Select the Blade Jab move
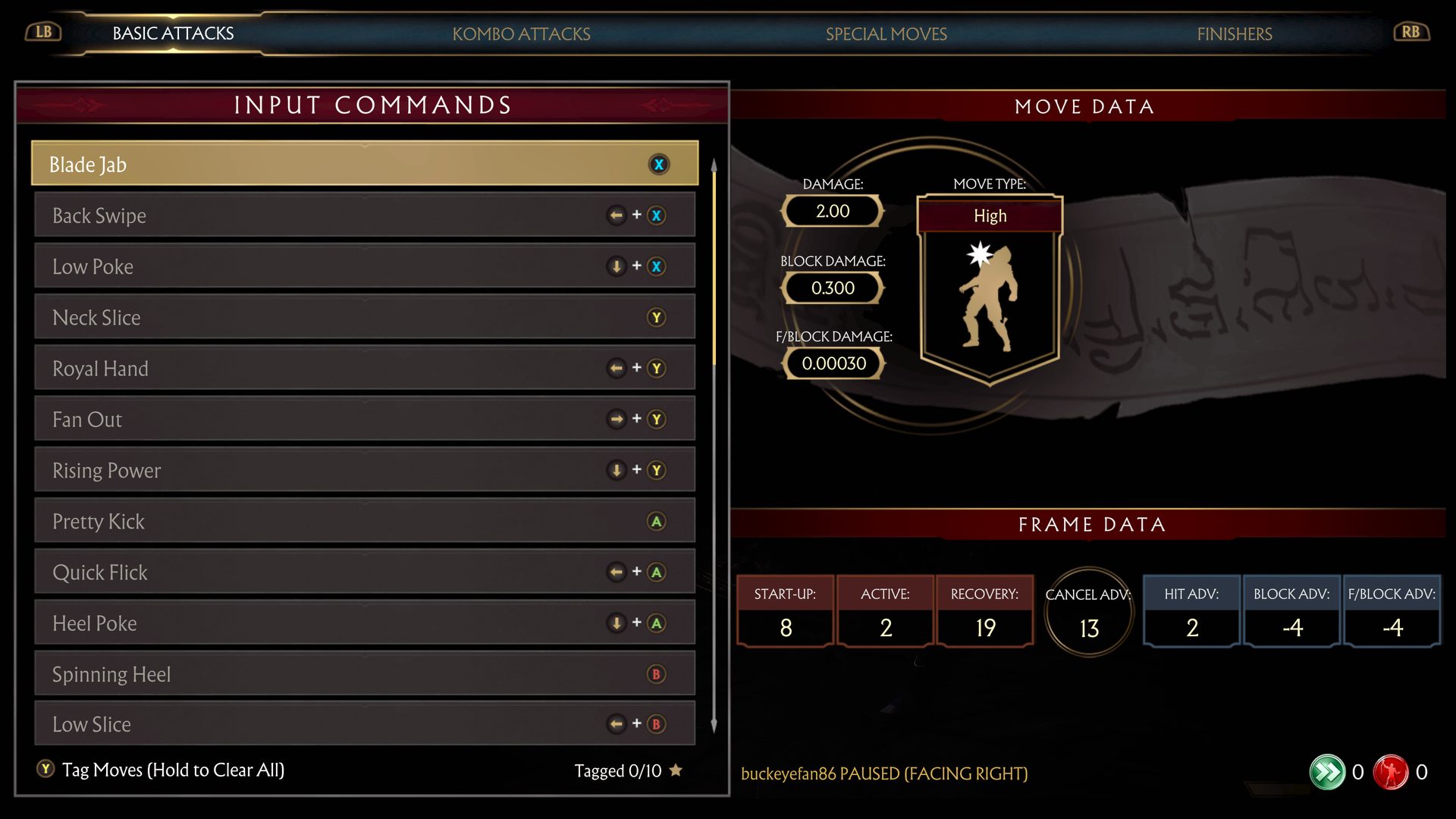This screenshot has height=819, width=1456. [364, 164]
